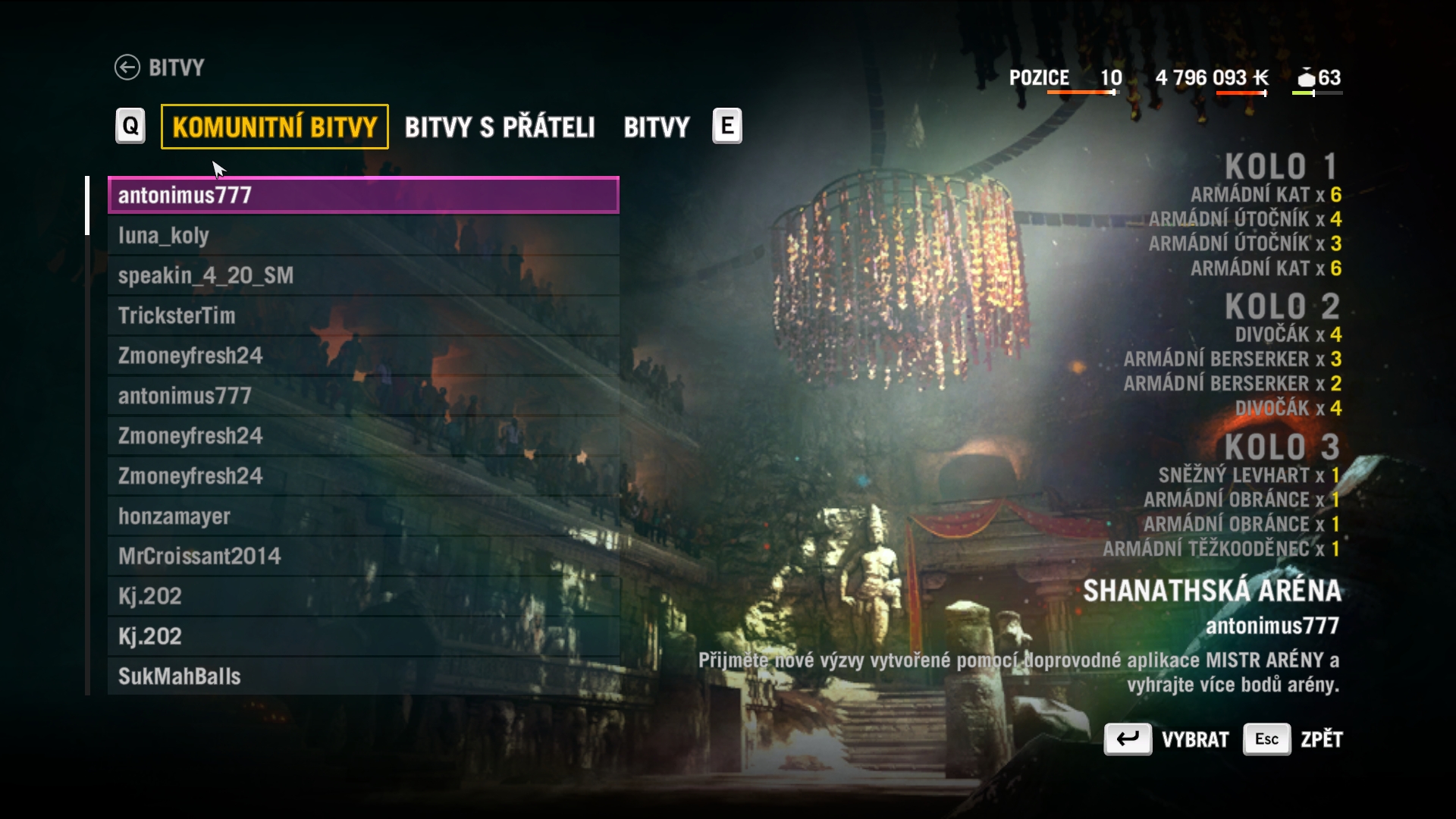Choose the SukMahBalls battle entry
1456x819 pixels.
click(363, 676)
